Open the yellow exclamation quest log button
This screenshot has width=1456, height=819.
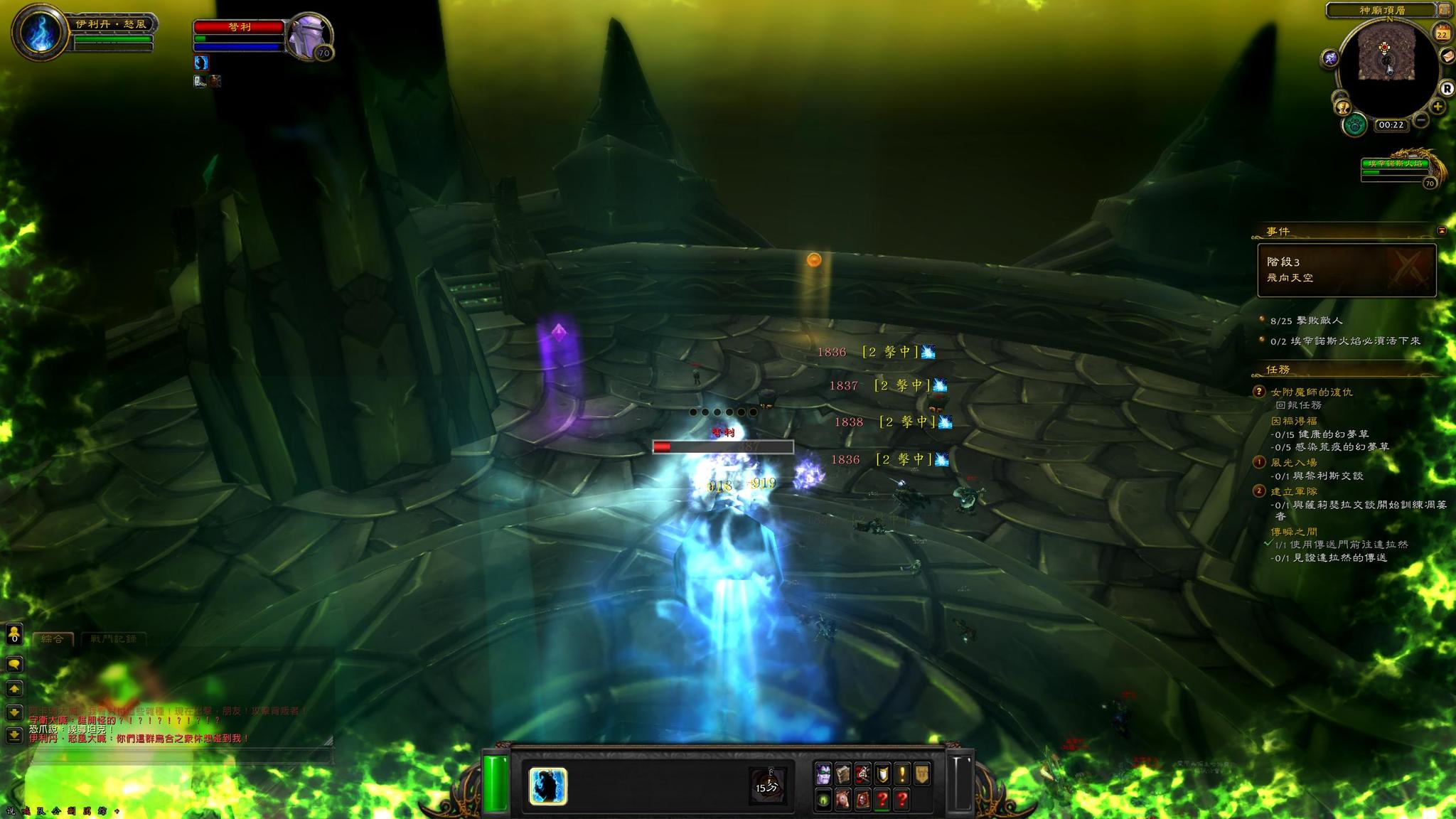pos(901,773)
